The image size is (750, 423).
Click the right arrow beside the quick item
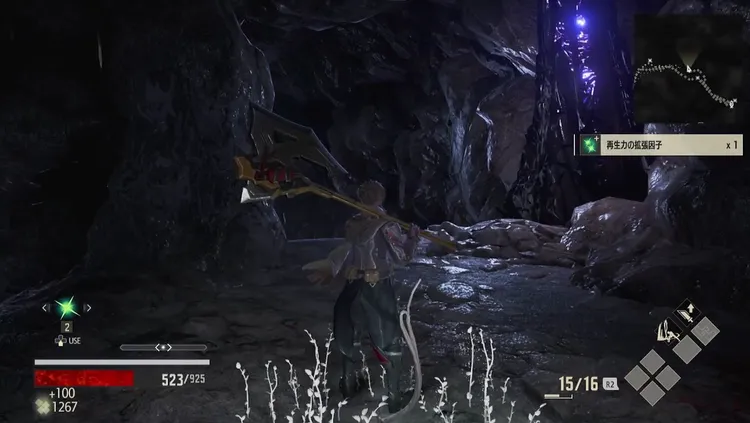(x=89, y=308)
